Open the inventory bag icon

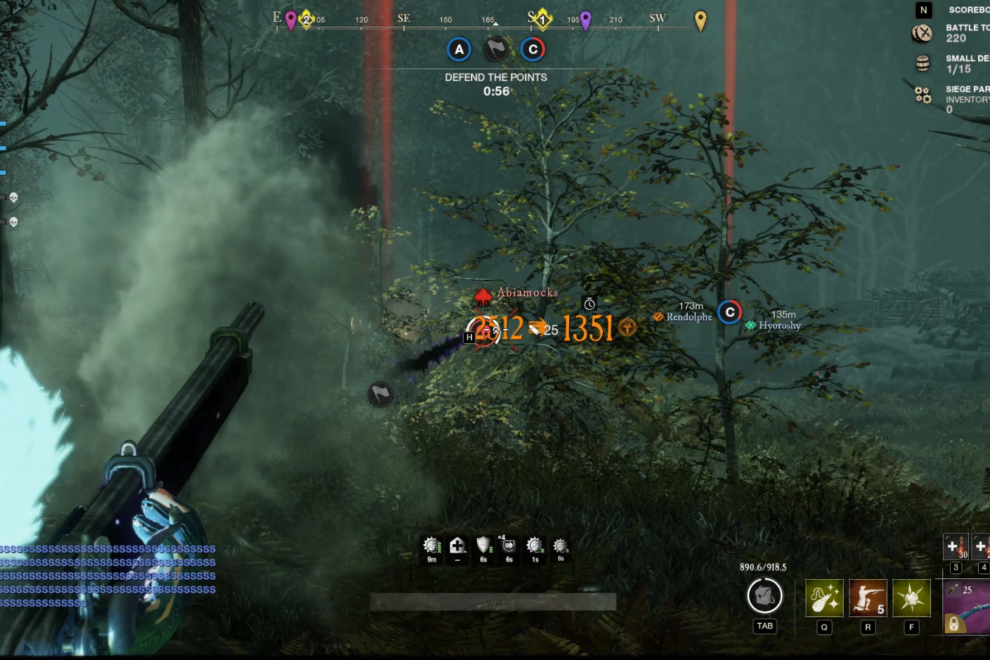(764, 597)
